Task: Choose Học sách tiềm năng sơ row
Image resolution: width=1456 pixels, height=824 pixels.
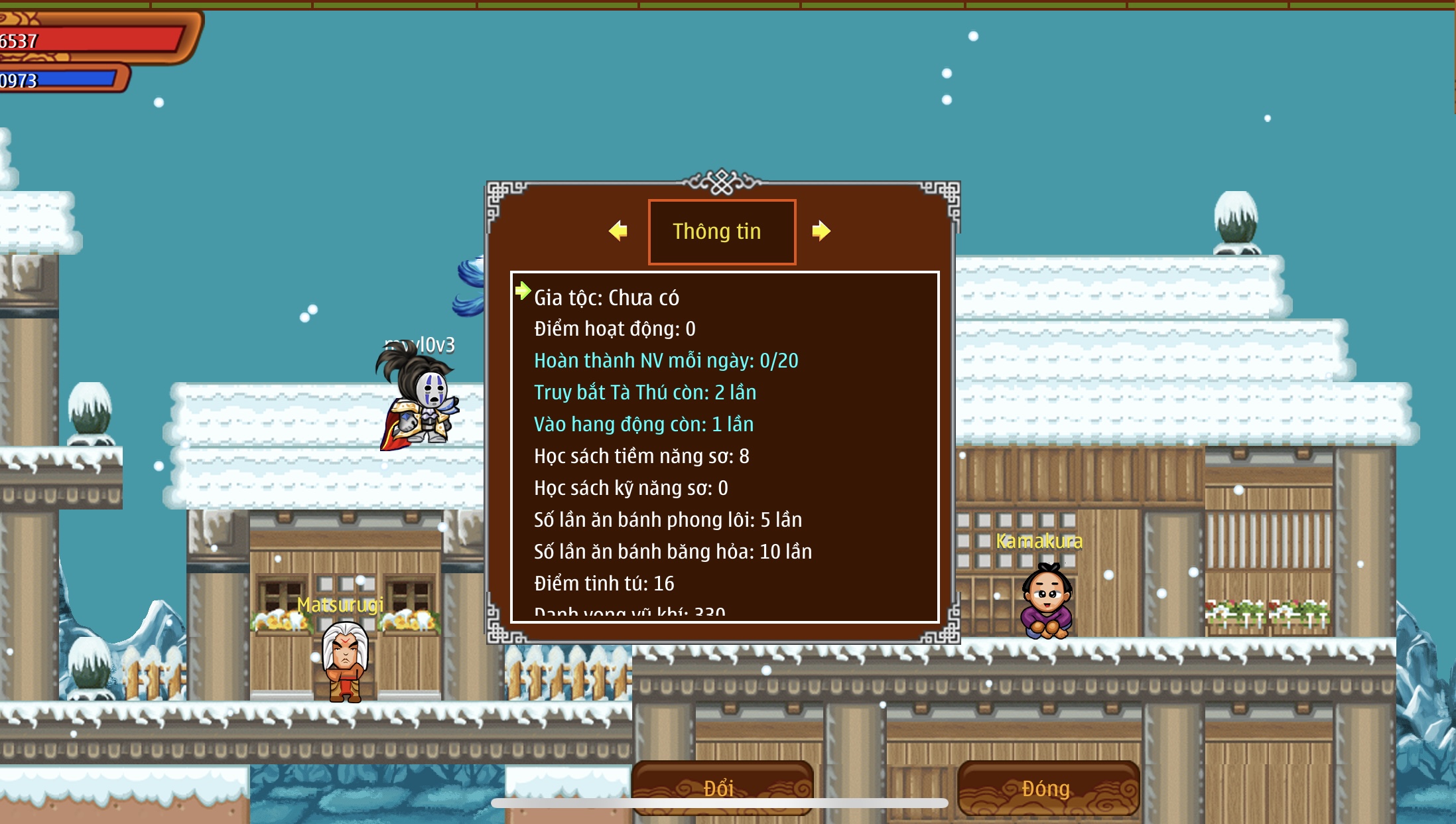Action: (x=641, y=456)
